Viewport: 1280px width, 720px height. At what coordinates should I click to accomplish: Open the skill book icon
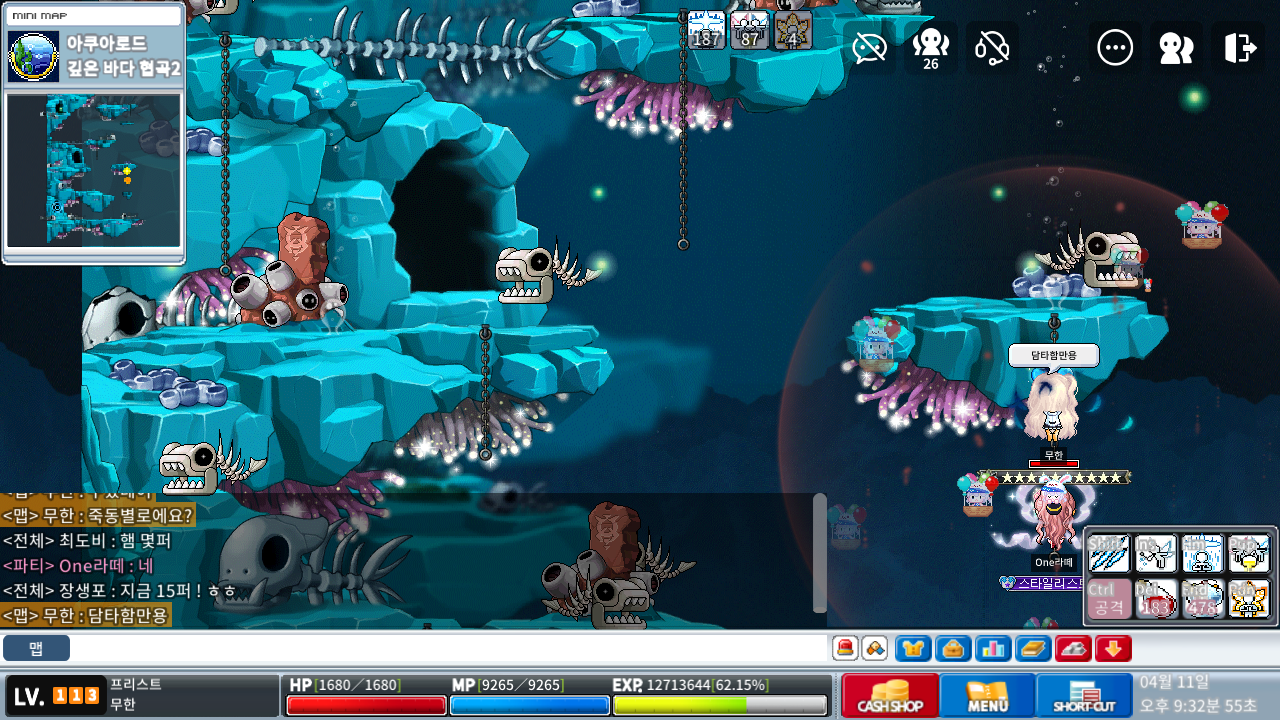1033,648
